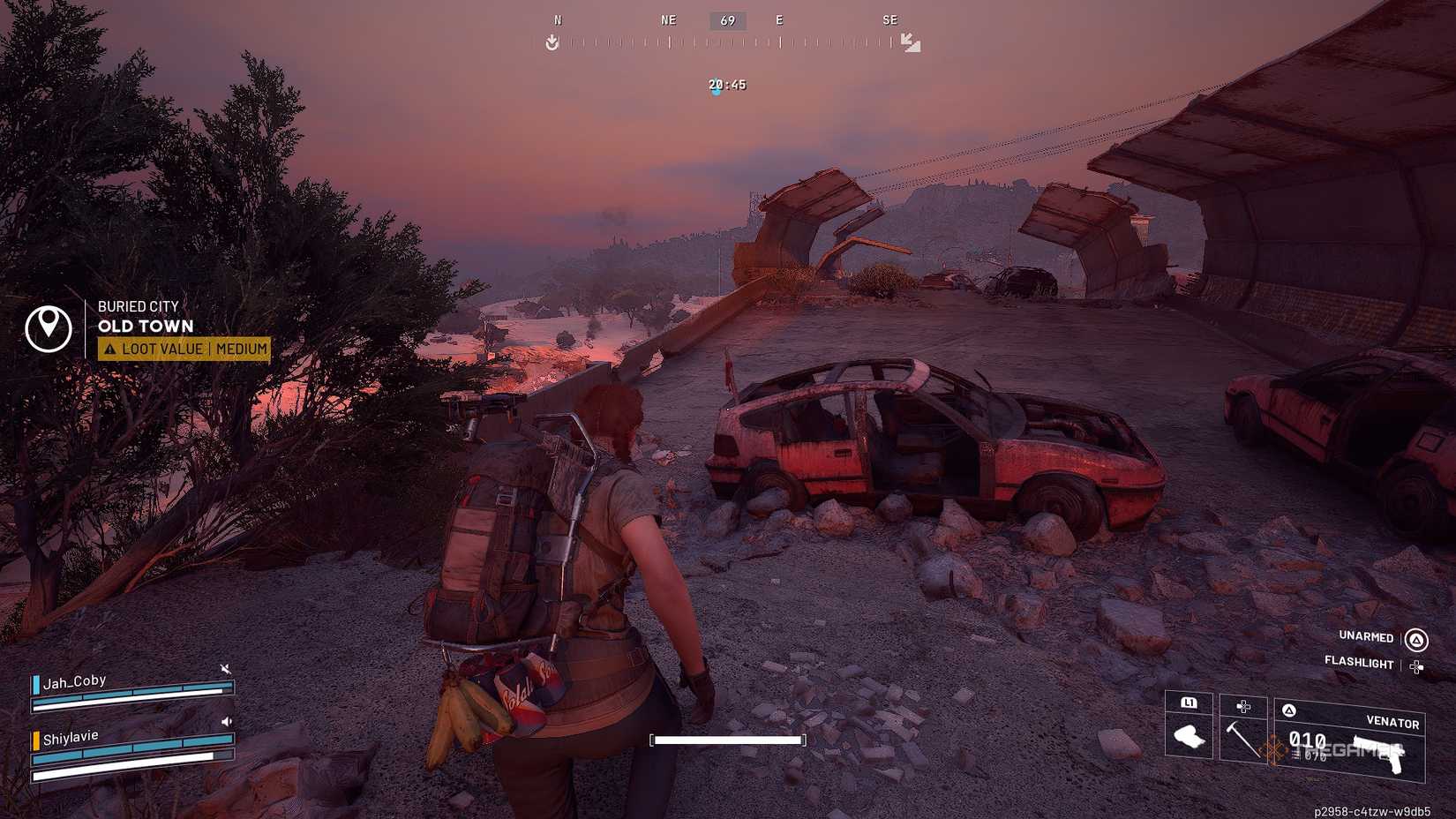This screenshot has width=1456, height=819.
Task: Unmute Jah_Coby's voice chat
Action: tap(225, 667)
